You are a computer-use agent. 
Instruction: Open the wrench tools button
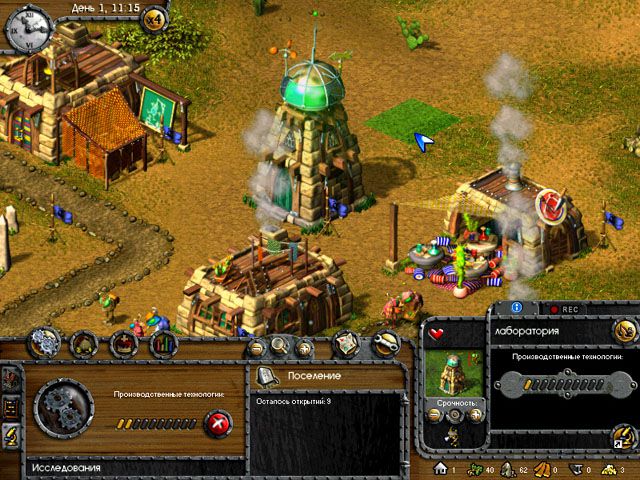click(x=385, y=343)
